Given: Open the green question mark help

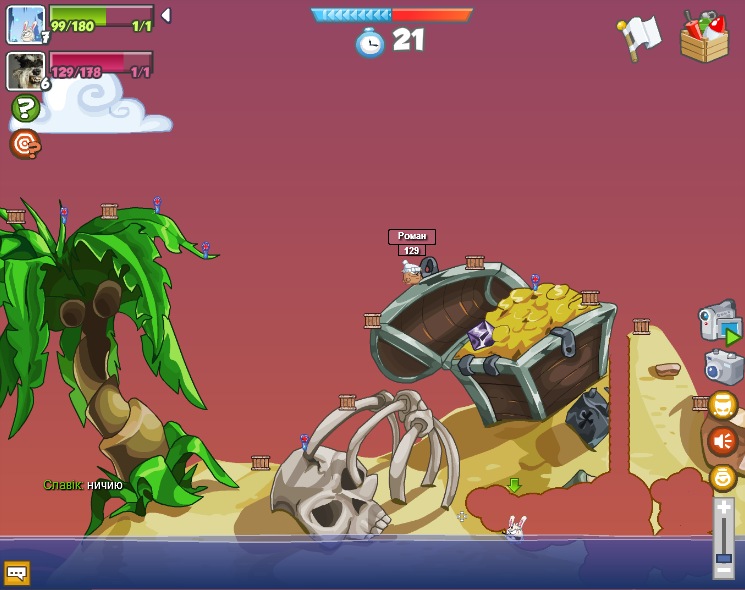Looking at the screenshot, I should 25,108.
